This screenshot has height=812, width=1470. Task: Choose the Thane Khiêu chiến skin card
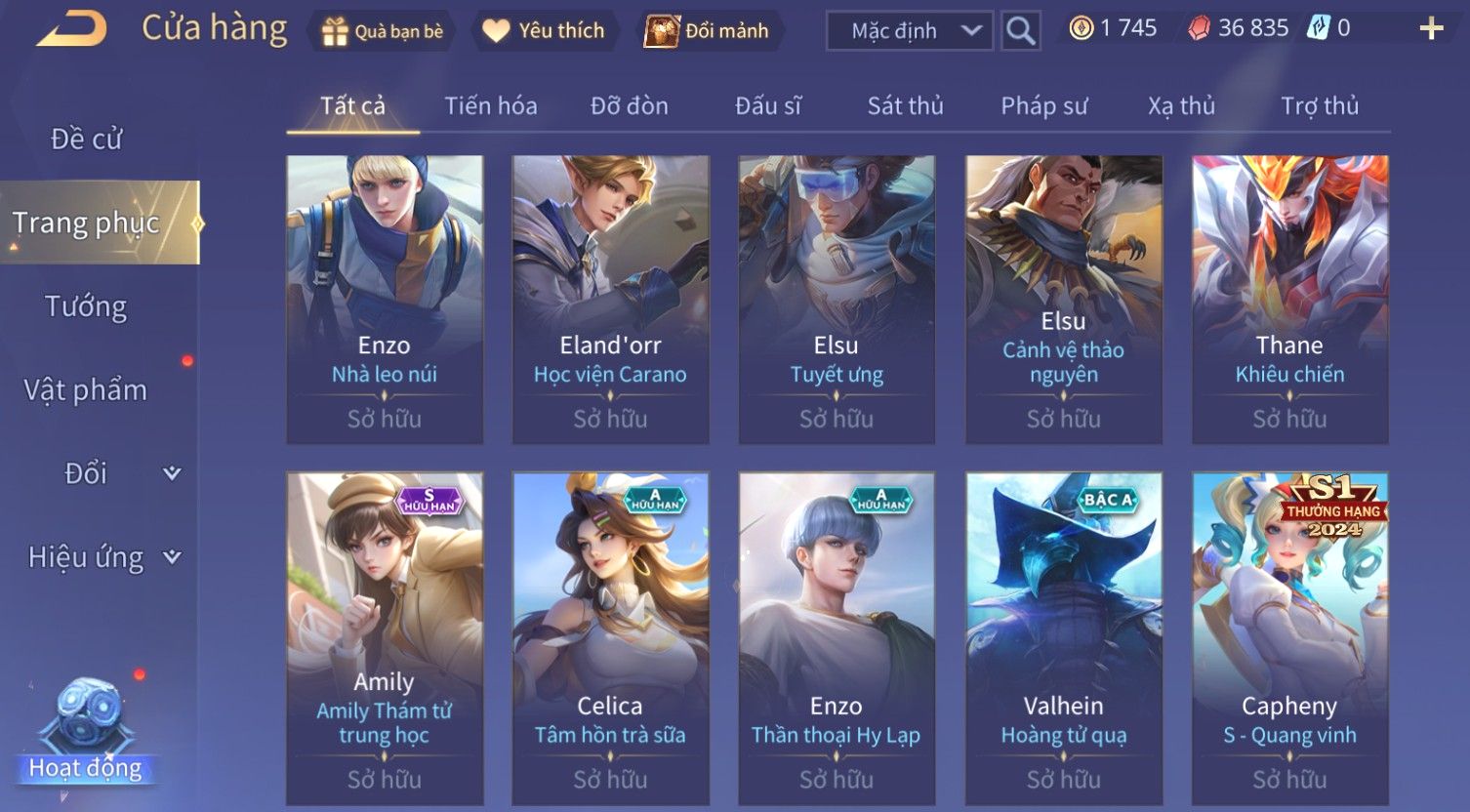pyautogui.click(x=1289, y=299)
